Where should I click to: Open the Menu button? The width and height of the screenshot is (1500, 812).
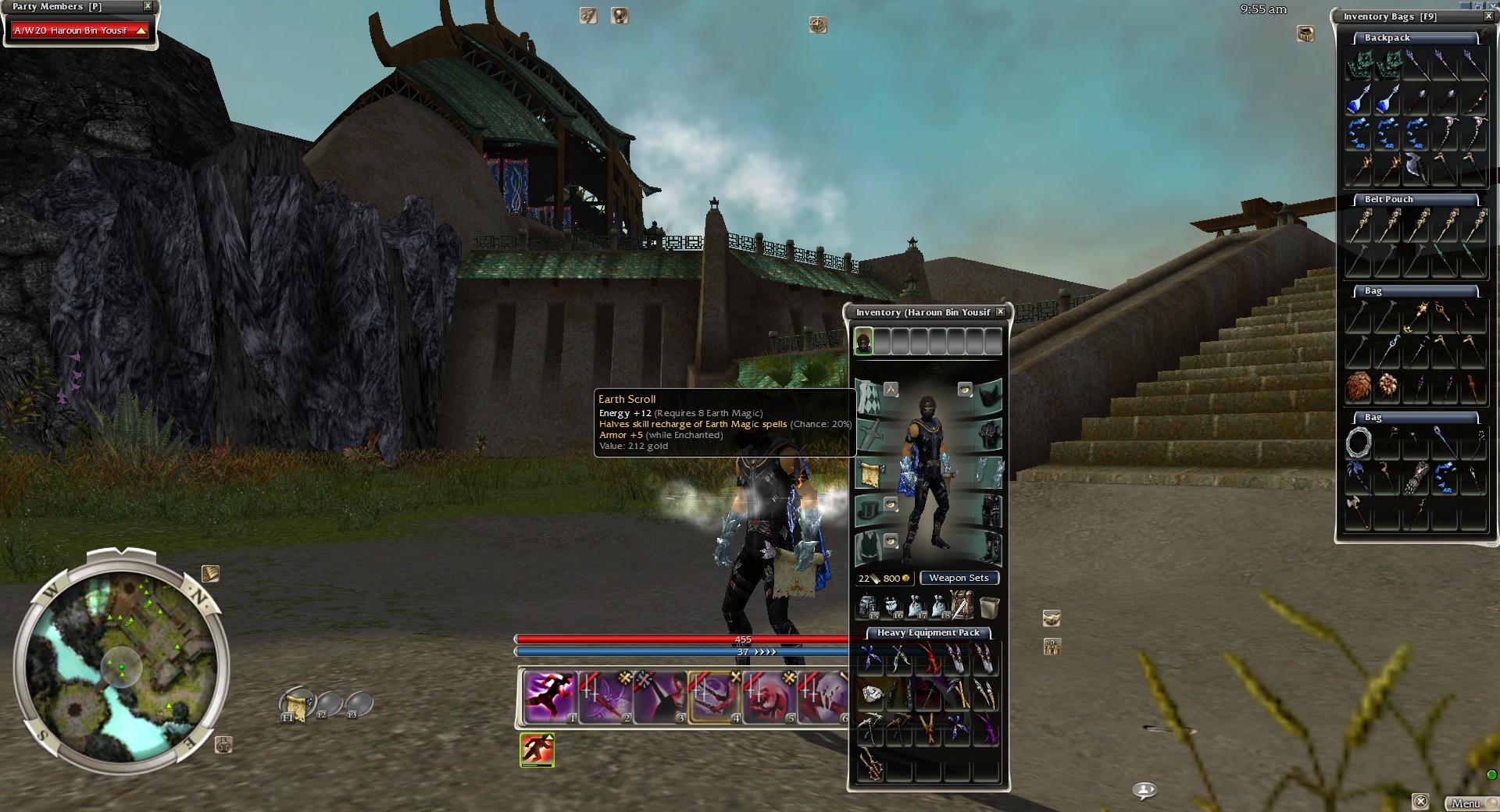(x=1466, y=803)
